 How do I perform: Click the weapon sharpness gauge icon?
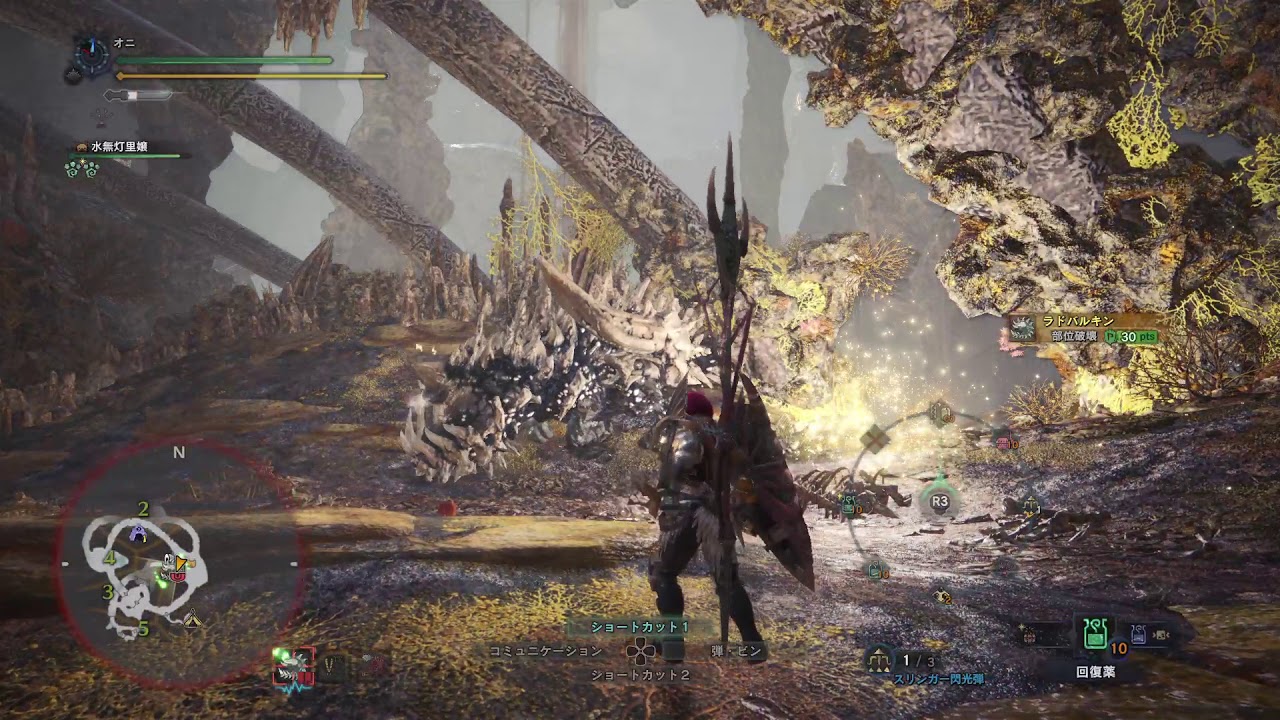click(x=138, y=96)
